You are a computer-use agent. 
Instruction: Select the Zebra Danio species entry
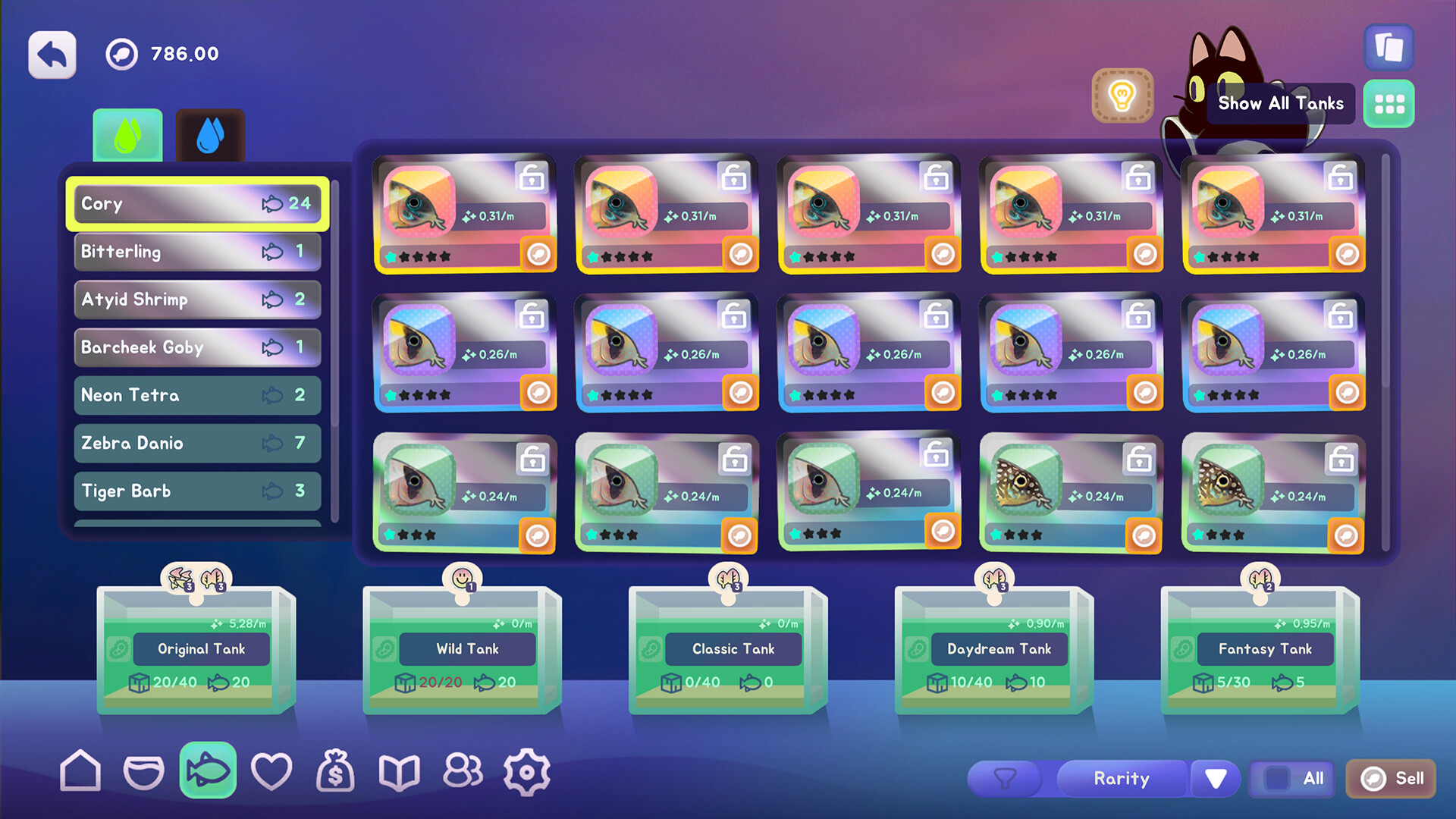(x=196, y=443)
